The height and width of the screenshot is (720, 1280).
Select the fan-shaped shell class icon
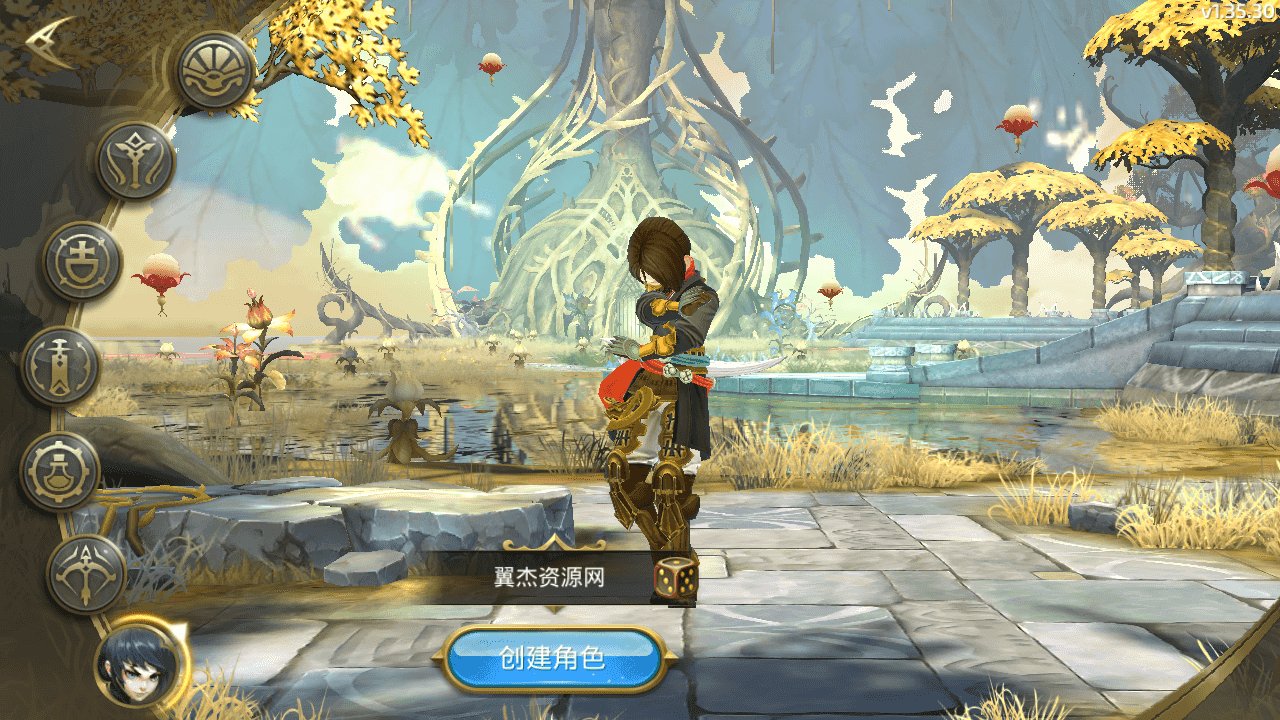[x=215, y=70]
